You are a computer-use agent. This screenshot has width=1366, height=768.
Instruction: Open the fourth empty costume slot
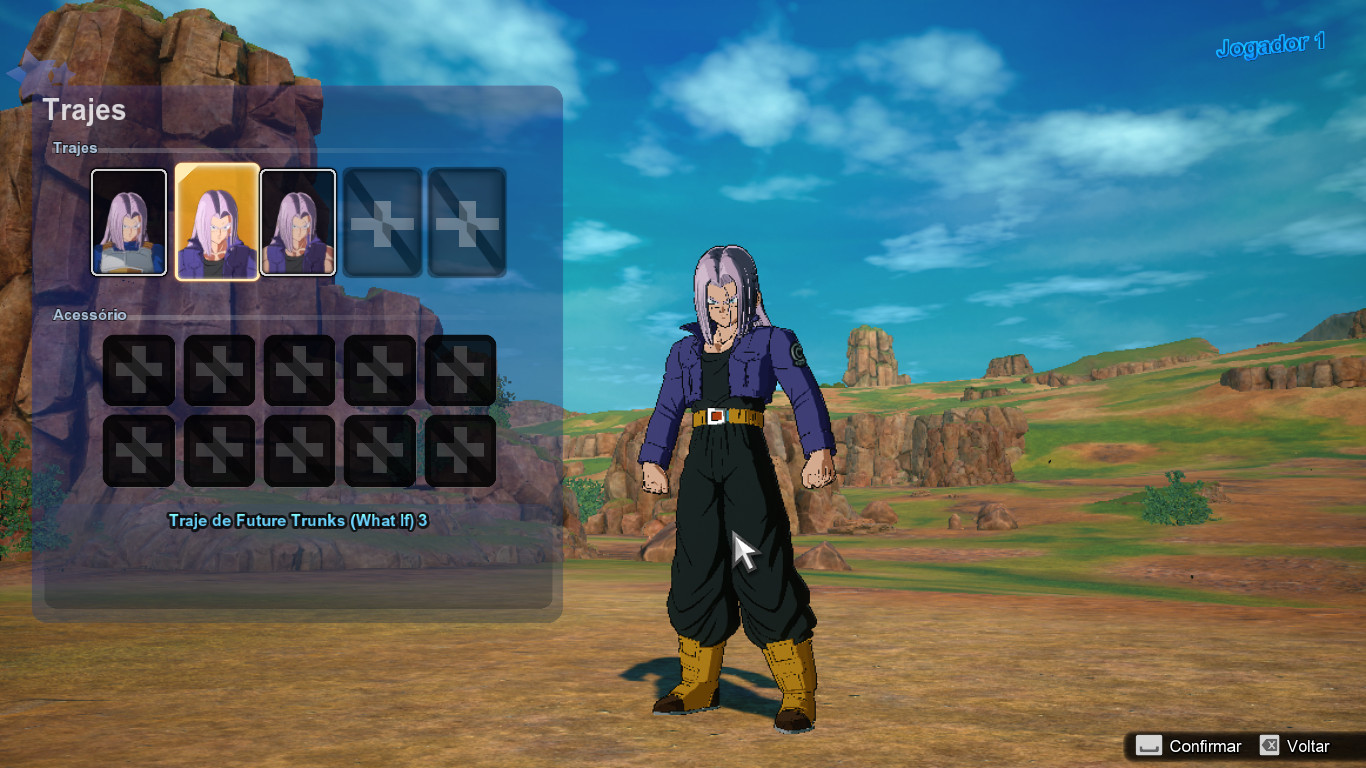(381, 221)
